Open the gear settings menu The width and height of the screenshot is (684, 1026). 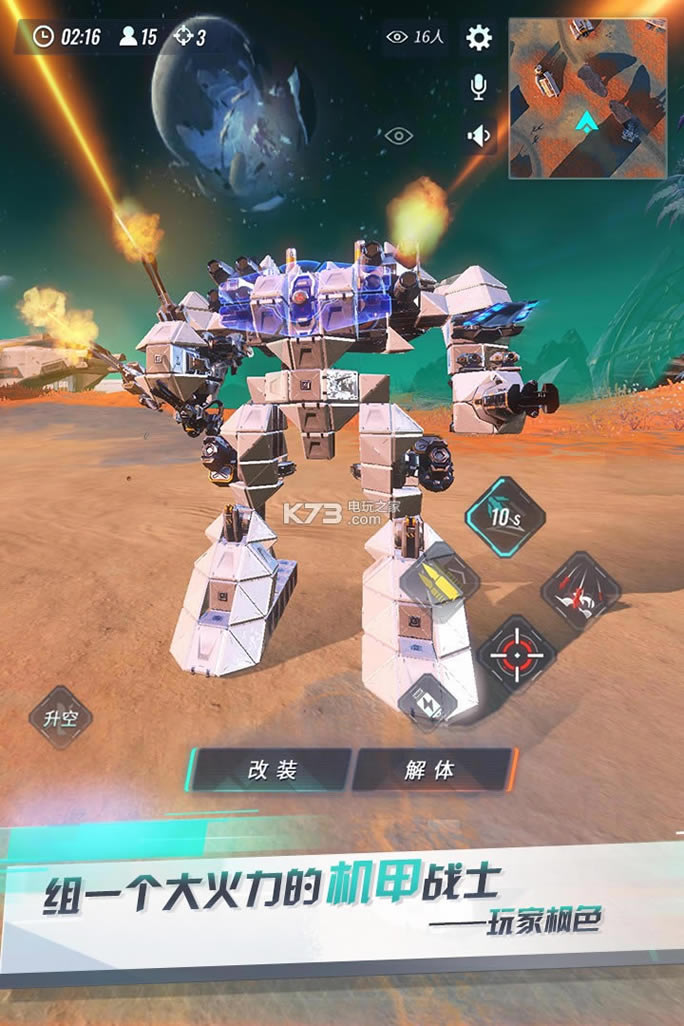(x=479, y=38)
